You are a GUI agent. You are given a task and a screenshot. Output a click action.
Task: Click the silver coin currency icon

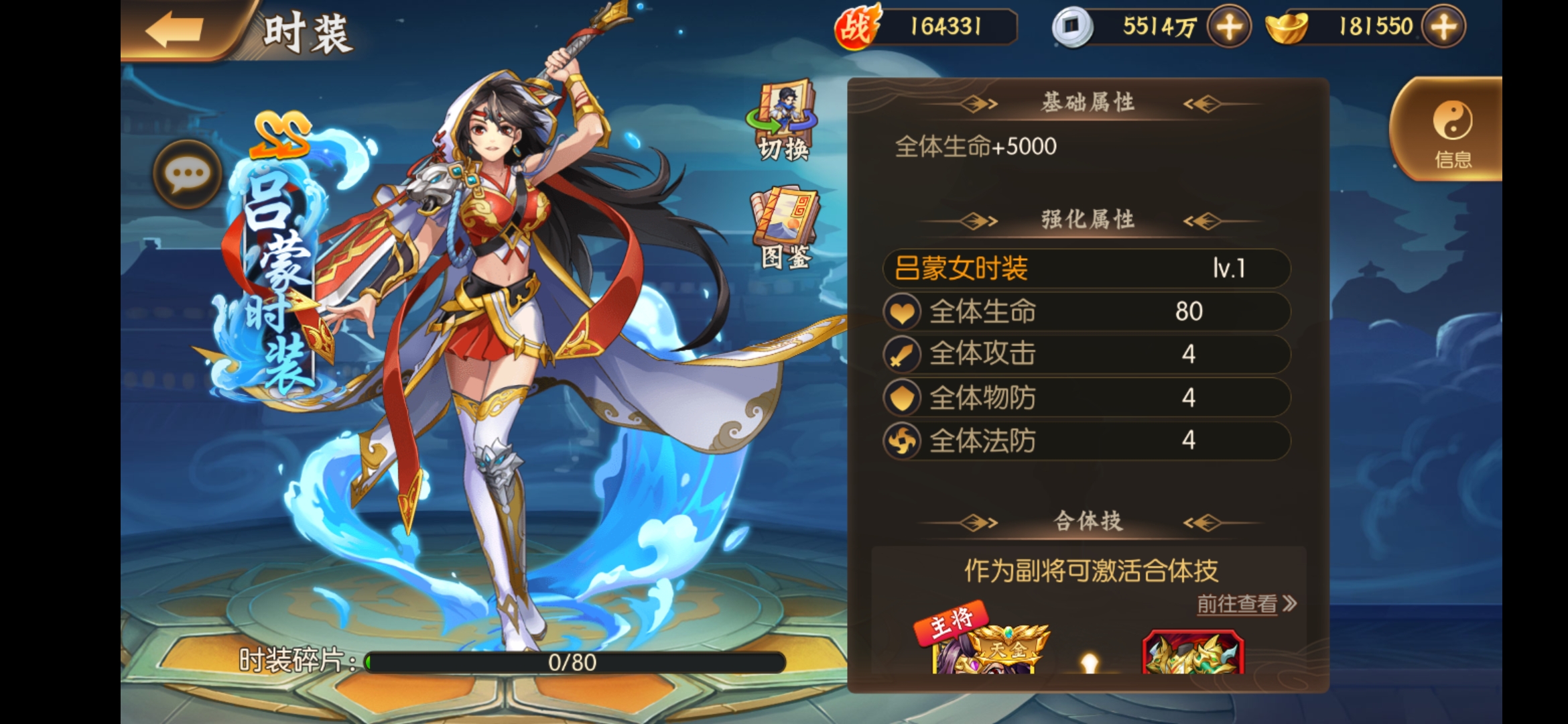pyautogui.click(x=1070, y=27)
